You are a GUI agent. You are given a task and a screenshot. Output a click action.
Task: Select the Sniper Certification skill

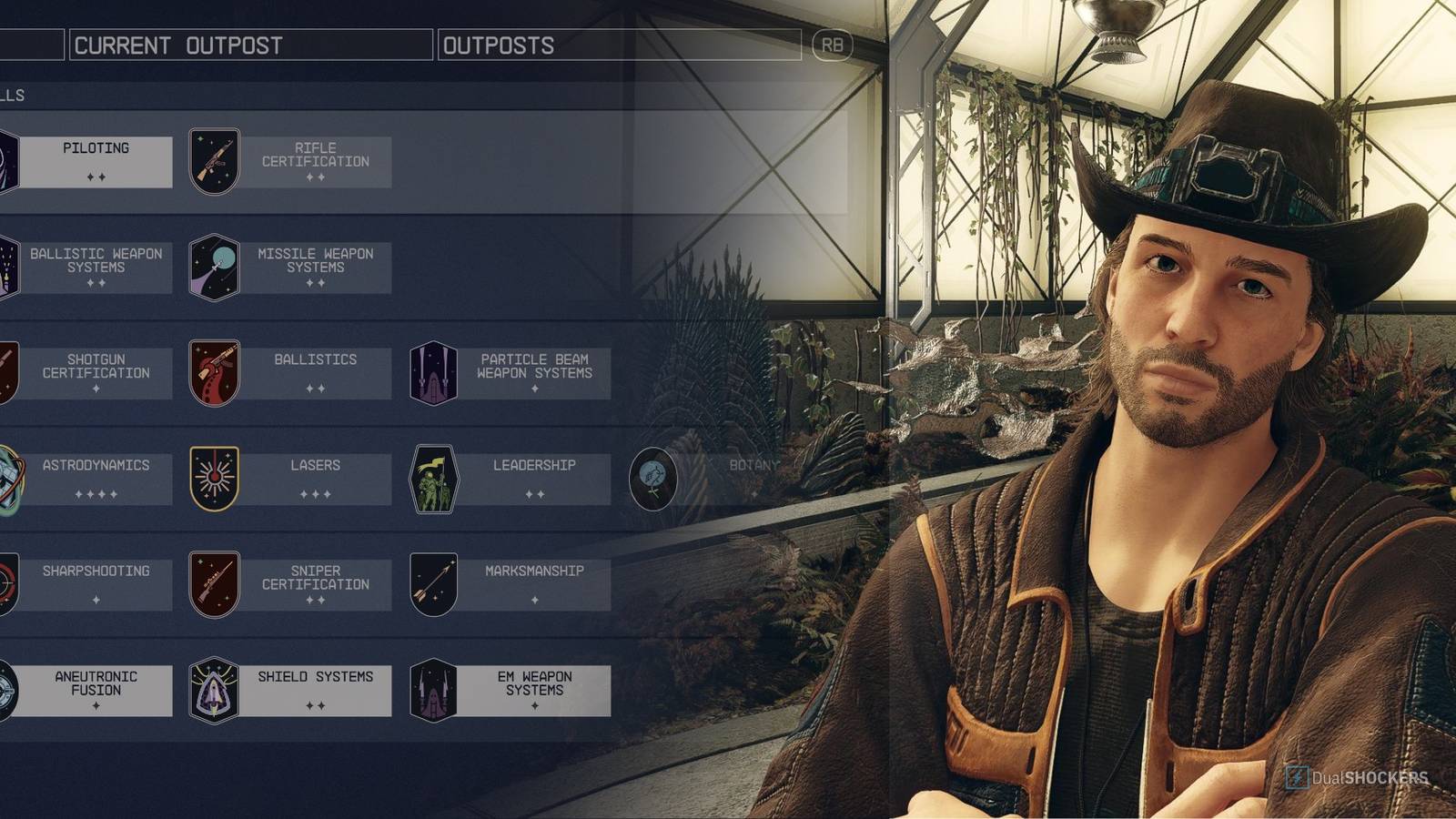[315, 584]
